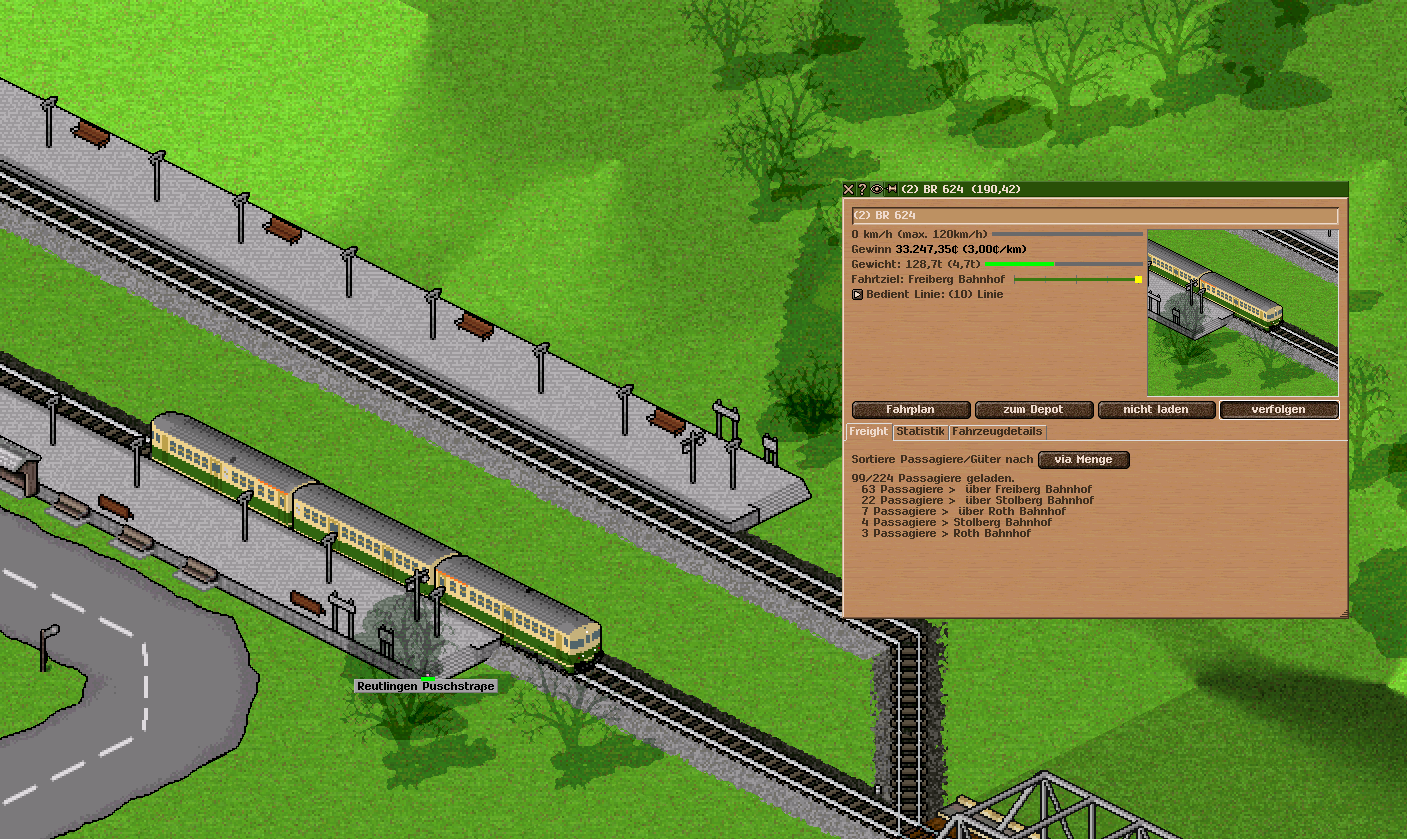The width and height of the screenshot is (1407, 839).
Task: Toggle the "verfolgen" follow button
Action: click(1278, 410)
